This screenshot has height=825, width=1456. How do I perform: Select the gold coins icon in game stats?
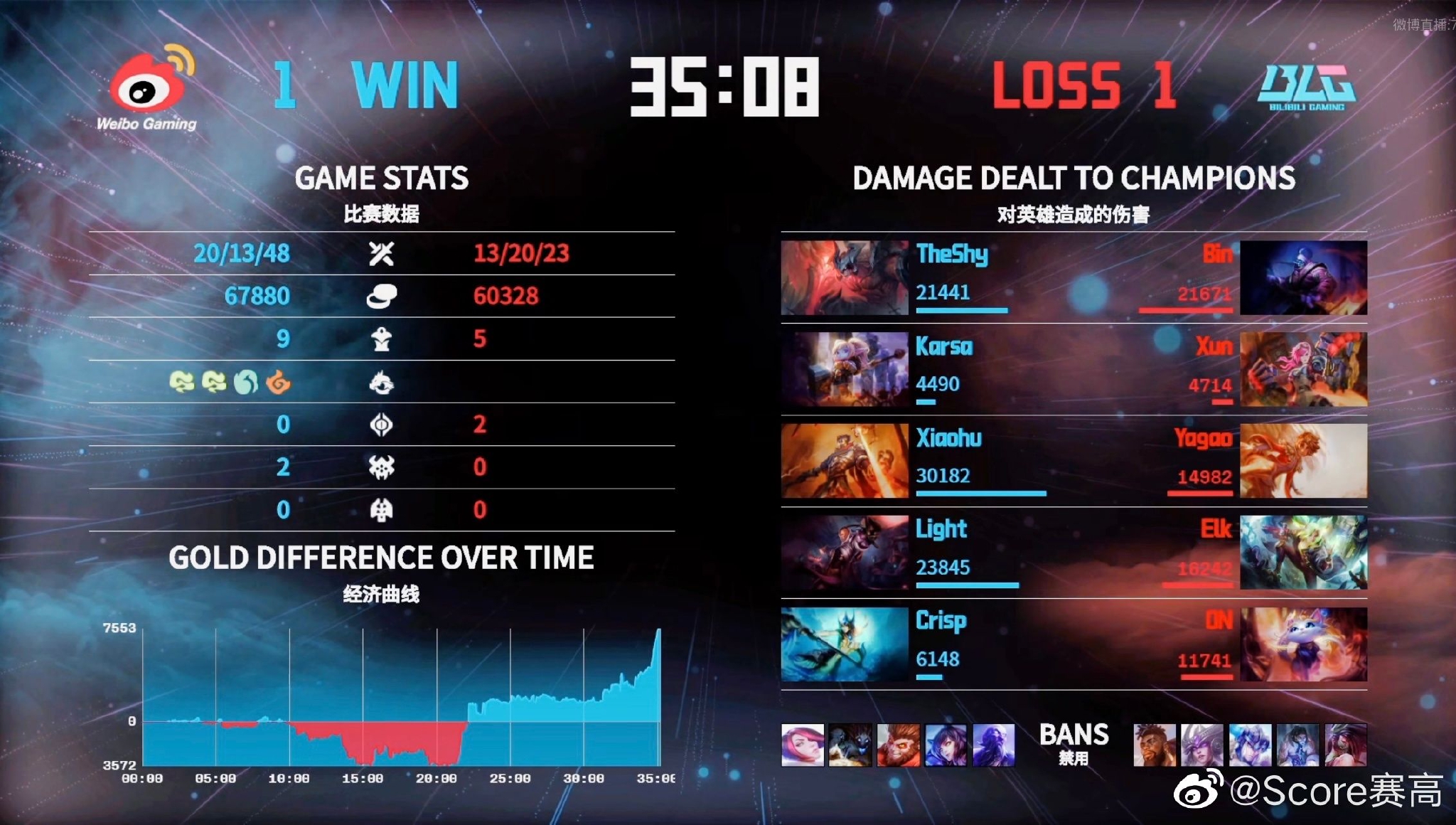click(382, 296)
